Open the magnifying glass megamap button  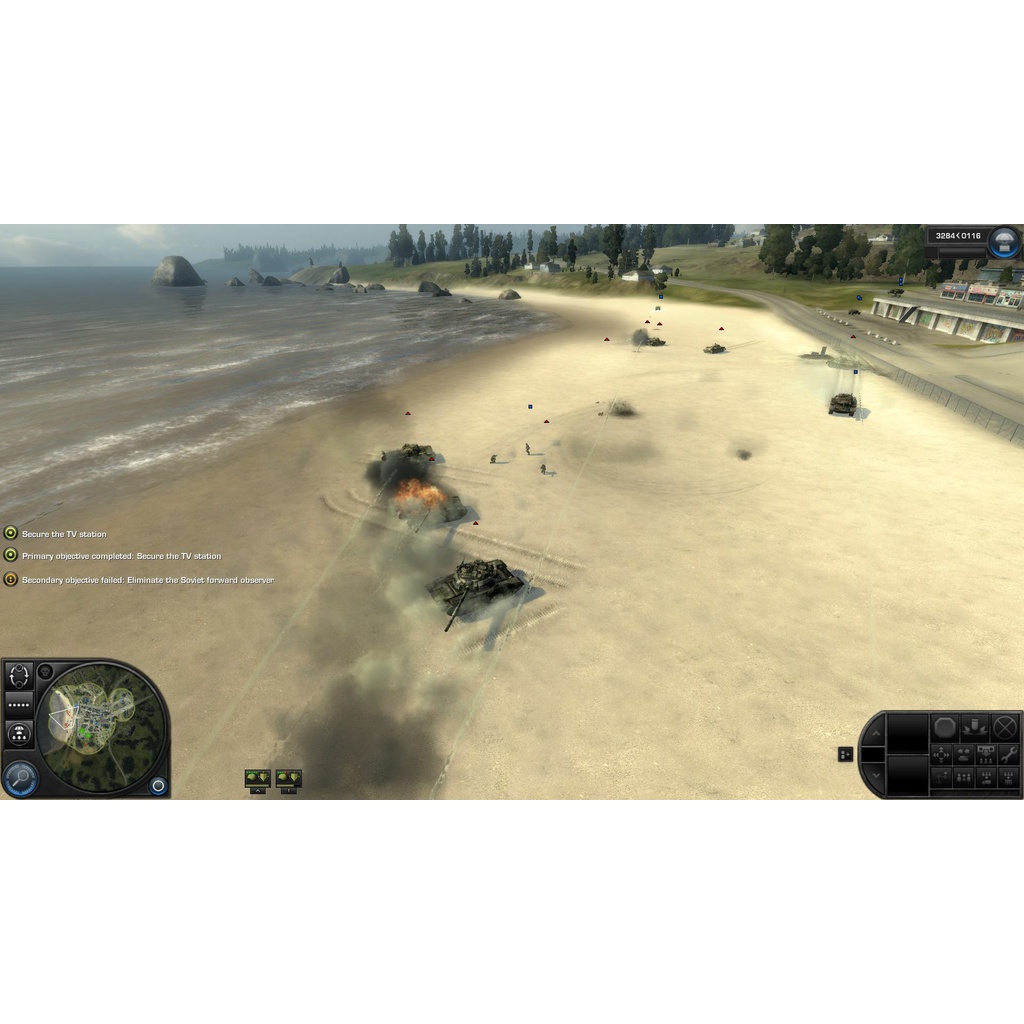point(19,777)
